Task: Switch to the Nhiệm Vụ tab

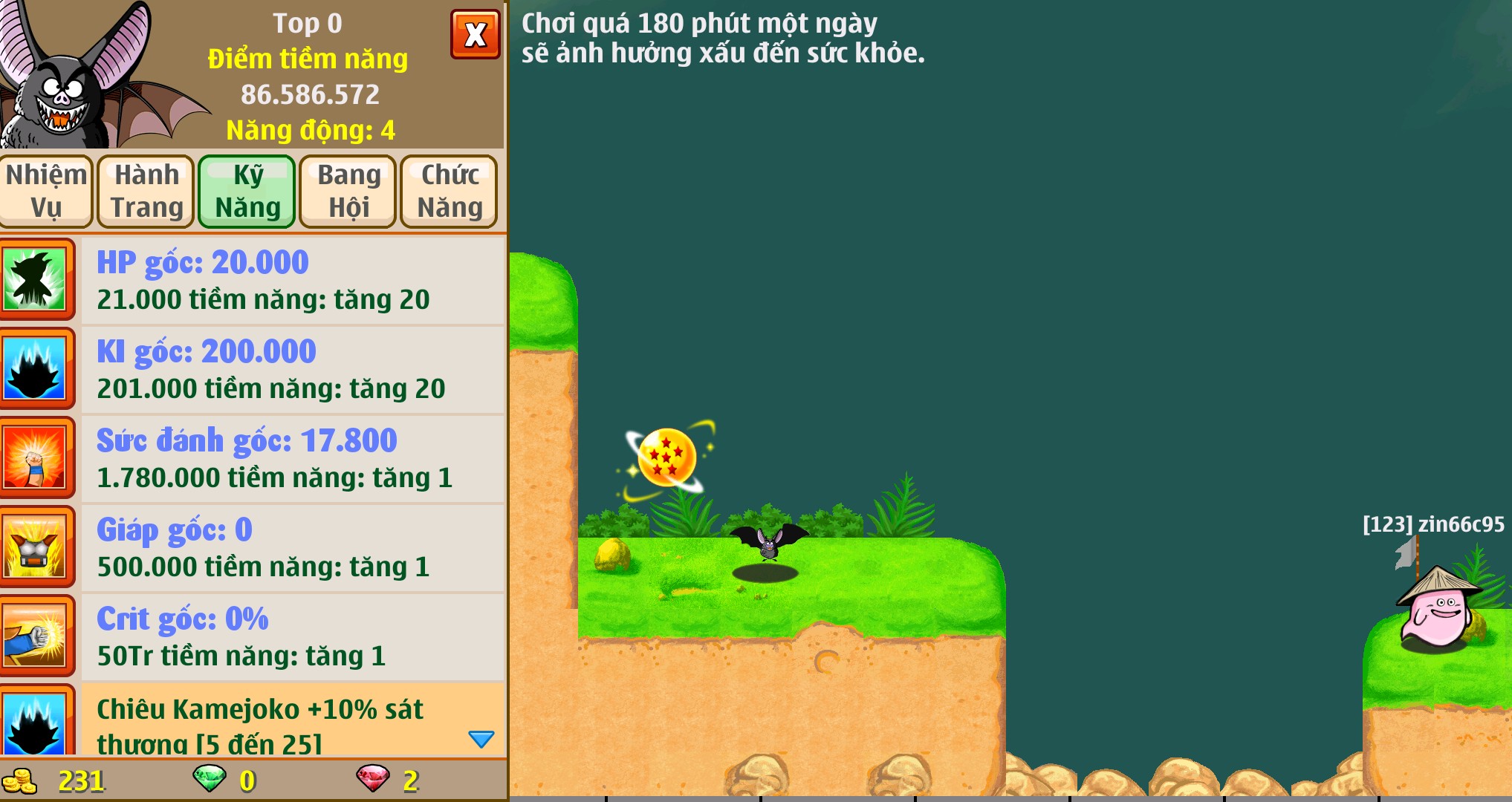Action: pyautogui.click(x=46, y=191)
